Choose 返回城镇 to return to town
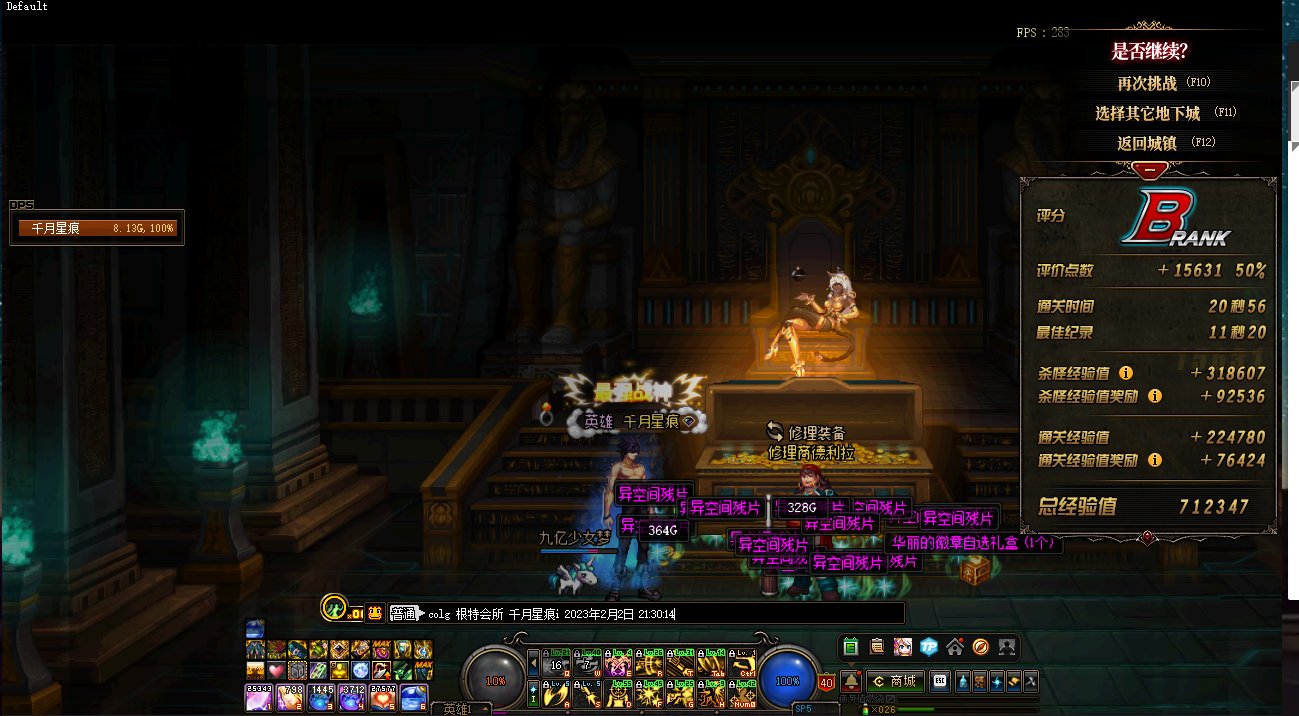The height and width of the screenshot is (716, 1299). click(1150, 143)
